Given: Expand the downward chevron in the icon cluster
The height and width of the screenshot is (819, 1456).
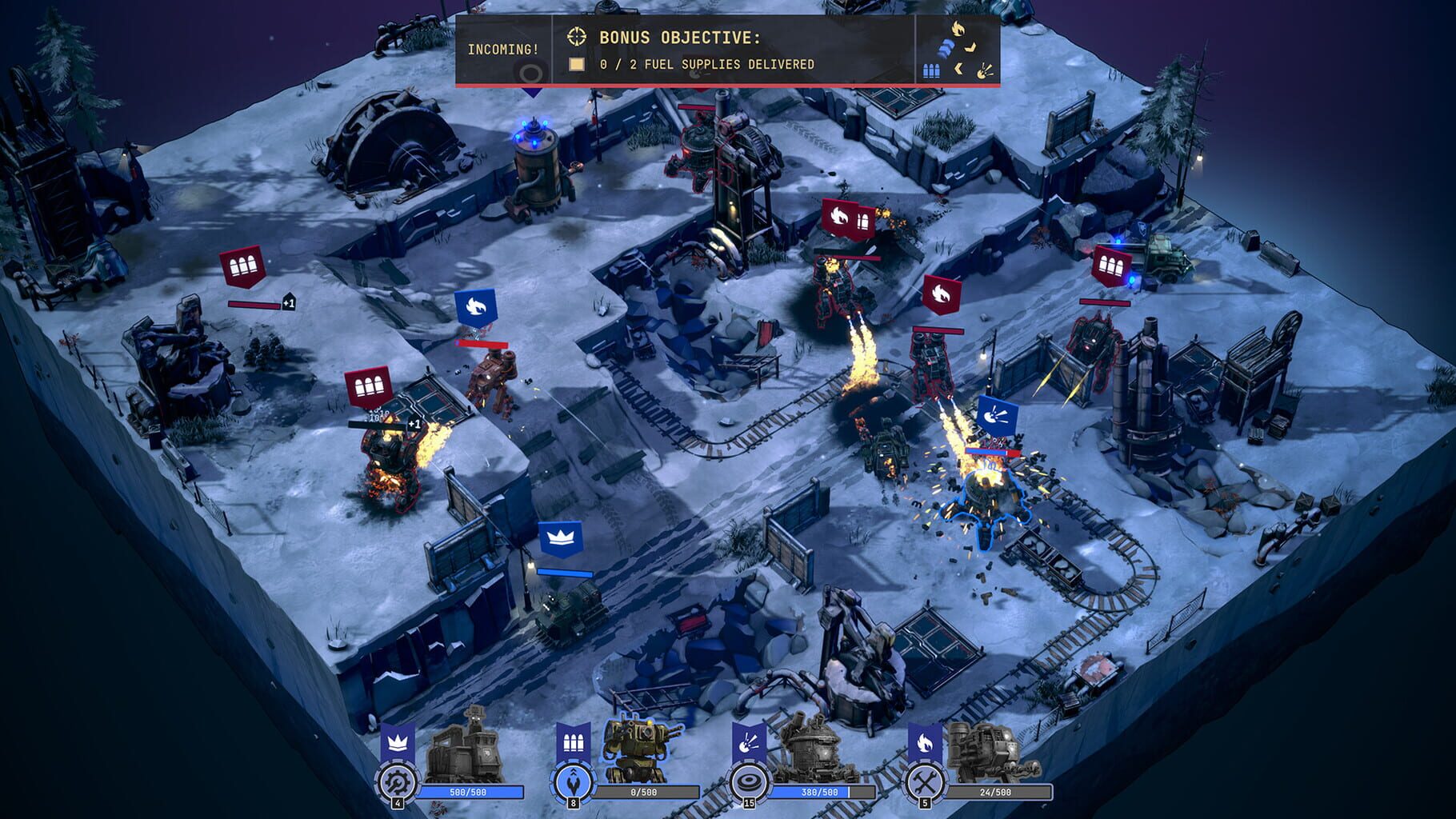Looking at the screenshot, I should (x=970, y=47).
